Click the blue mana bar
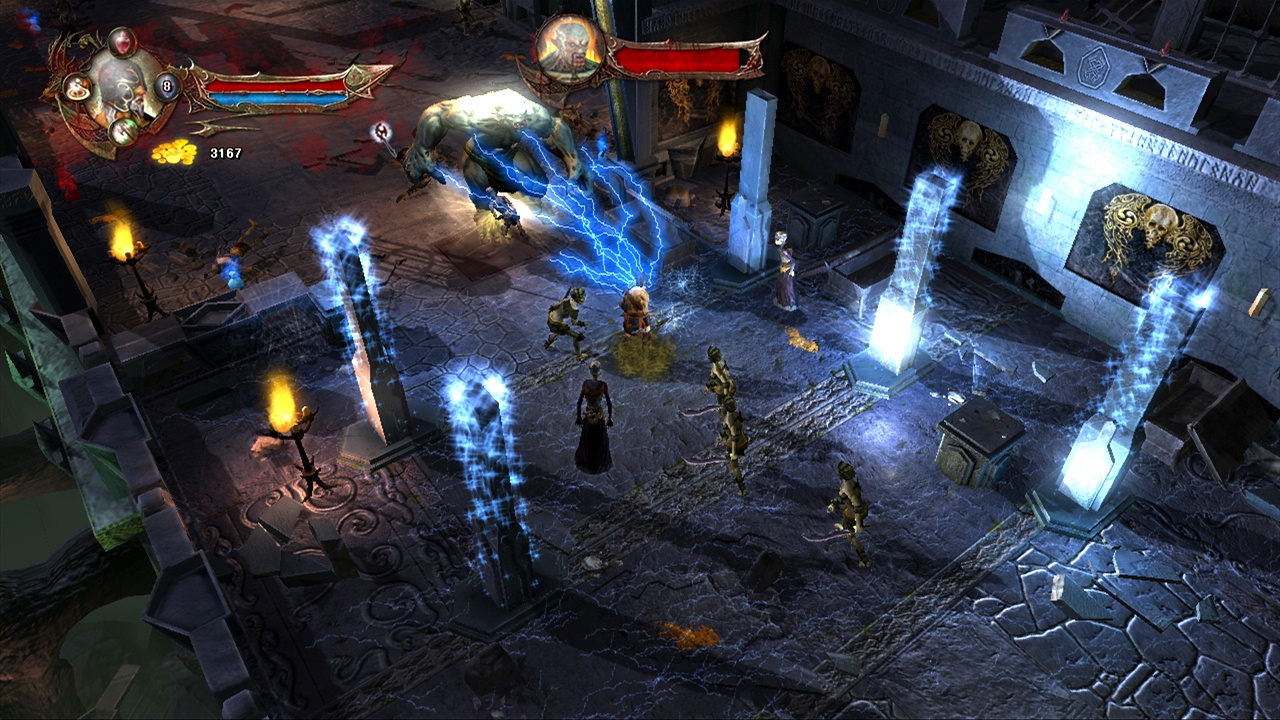 pos(277,97)
